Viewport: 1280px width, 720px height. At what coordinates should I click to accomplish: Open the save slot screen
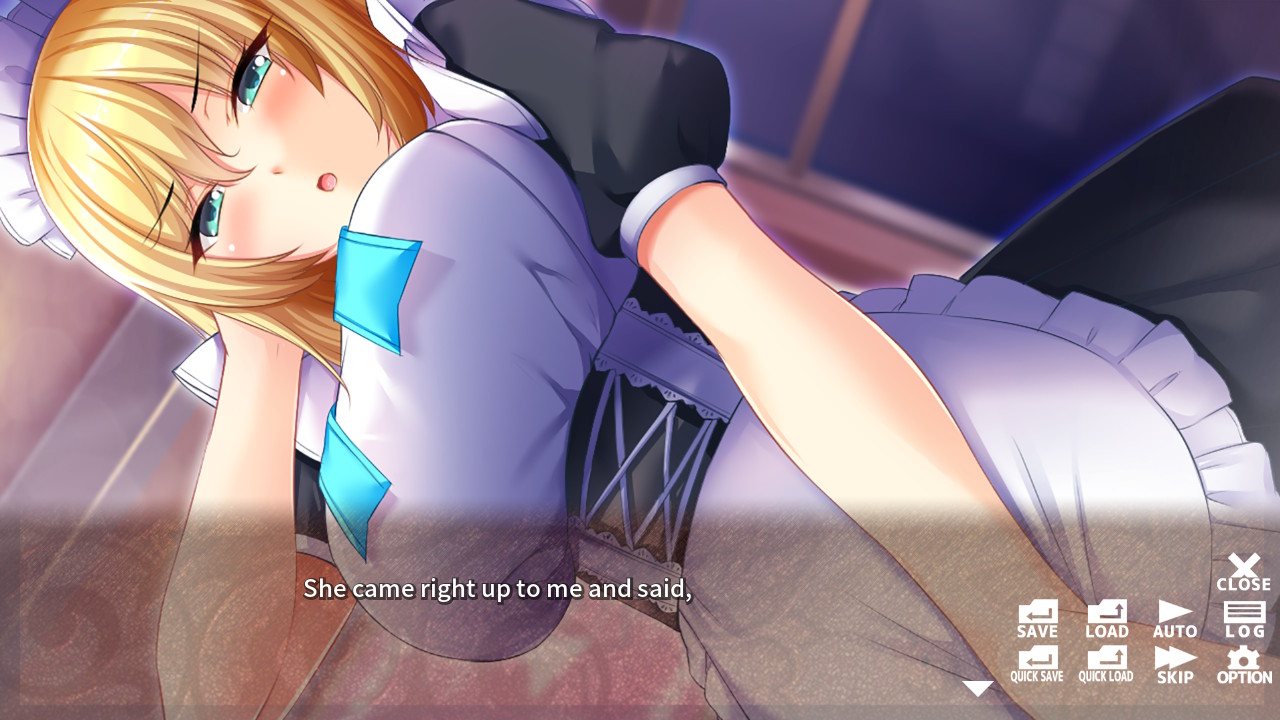tap(1036, 615)
